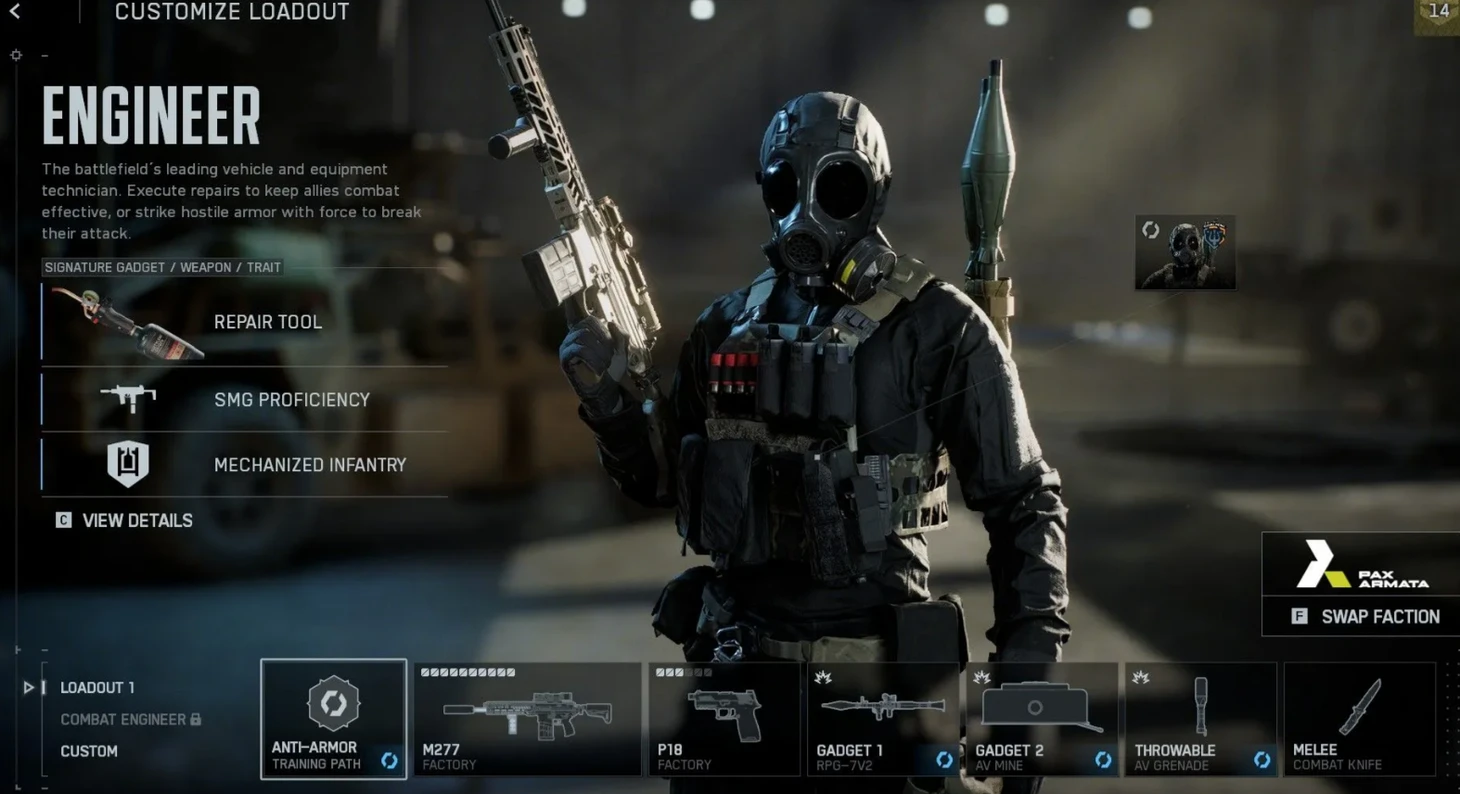Choose the Combat Knife melee slot

click(1359, 718)
